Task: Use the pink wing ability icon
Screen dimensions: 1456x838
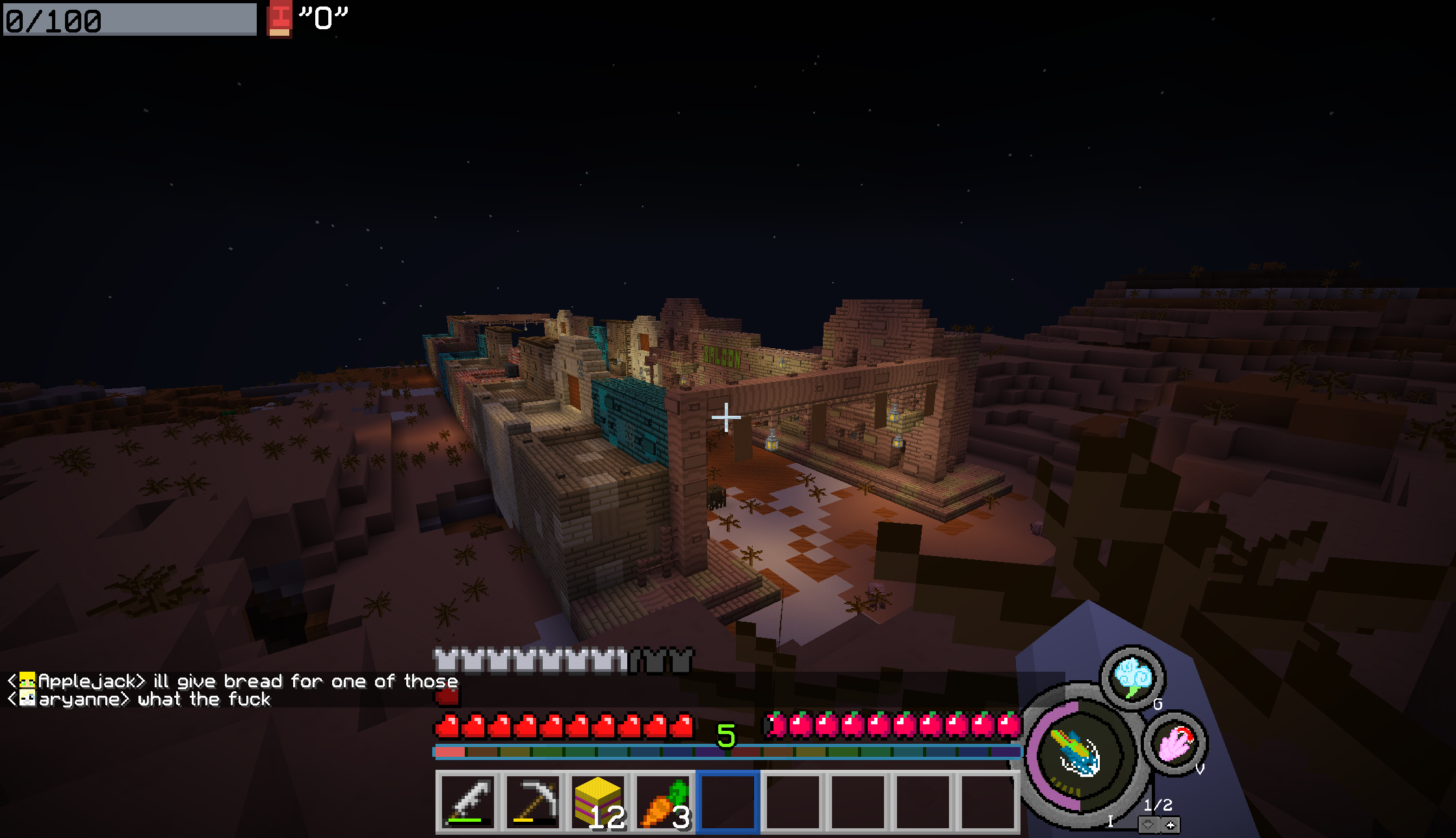Action: click(x=1175, y=743)
